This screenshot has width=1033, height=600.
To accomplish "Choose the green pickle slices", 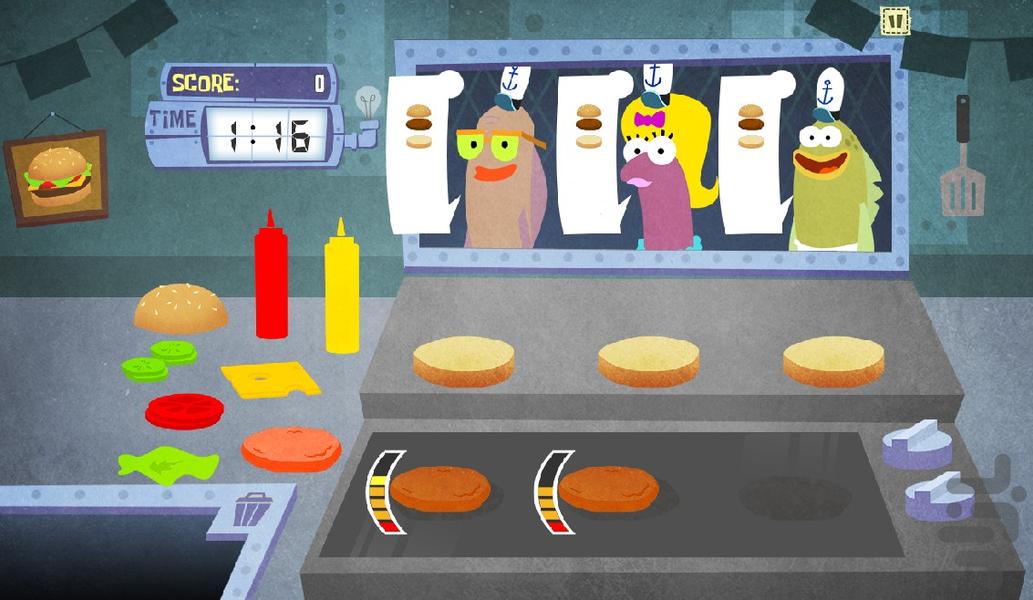I will [x=158, y=359].
